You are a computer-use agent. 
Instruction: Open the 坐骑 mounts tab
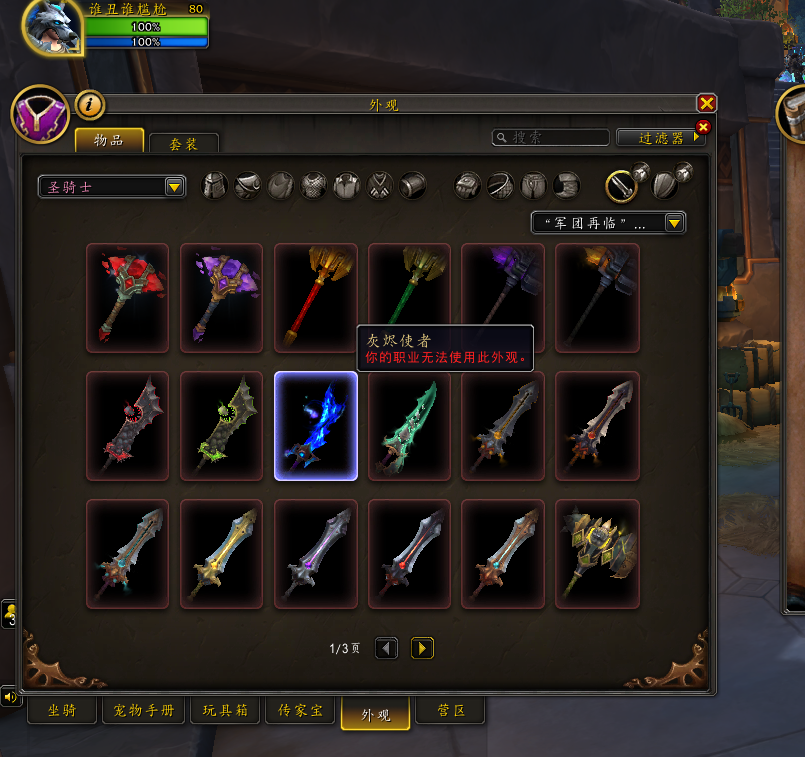(62, 712)
